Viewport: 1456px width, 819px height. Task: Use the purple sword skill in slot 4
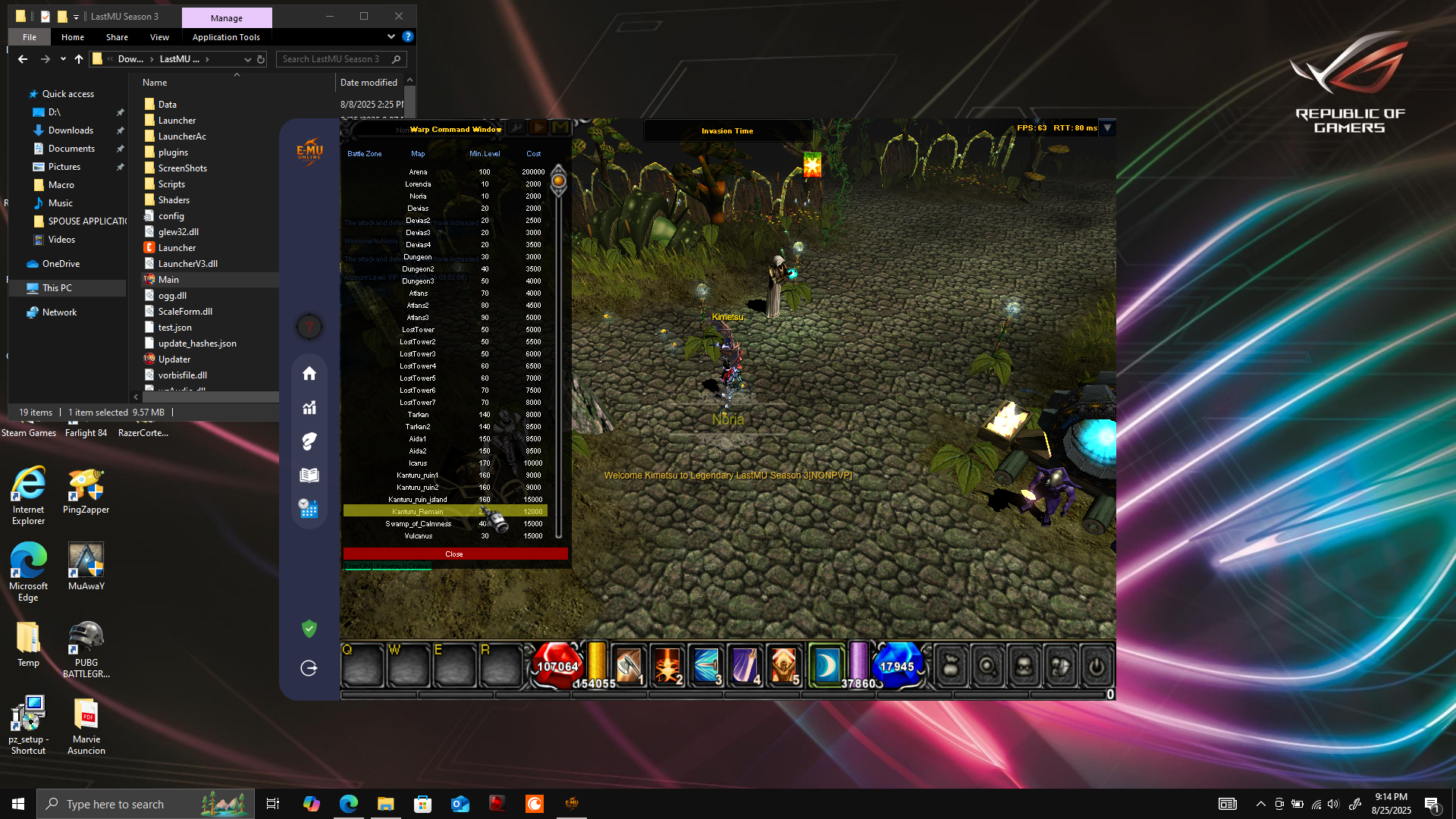(x=745, y=665)
